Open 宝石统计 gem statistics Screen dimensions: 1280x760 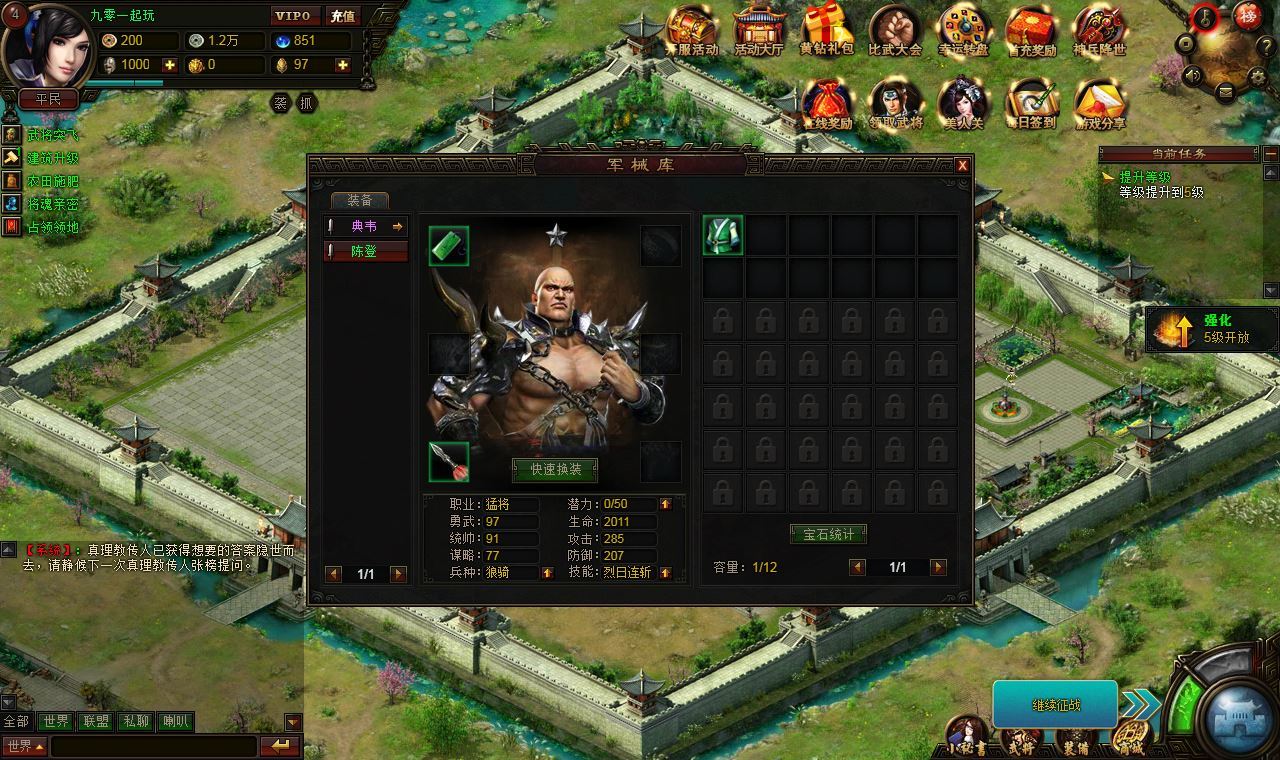tap(828, 534)
